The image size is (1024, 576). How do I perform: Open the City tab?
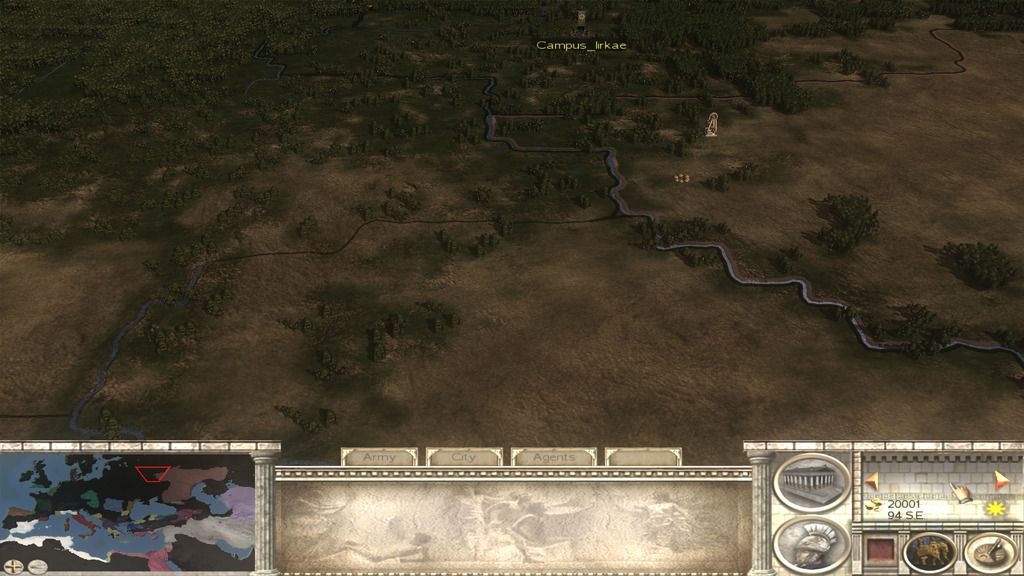click(464, 457)
